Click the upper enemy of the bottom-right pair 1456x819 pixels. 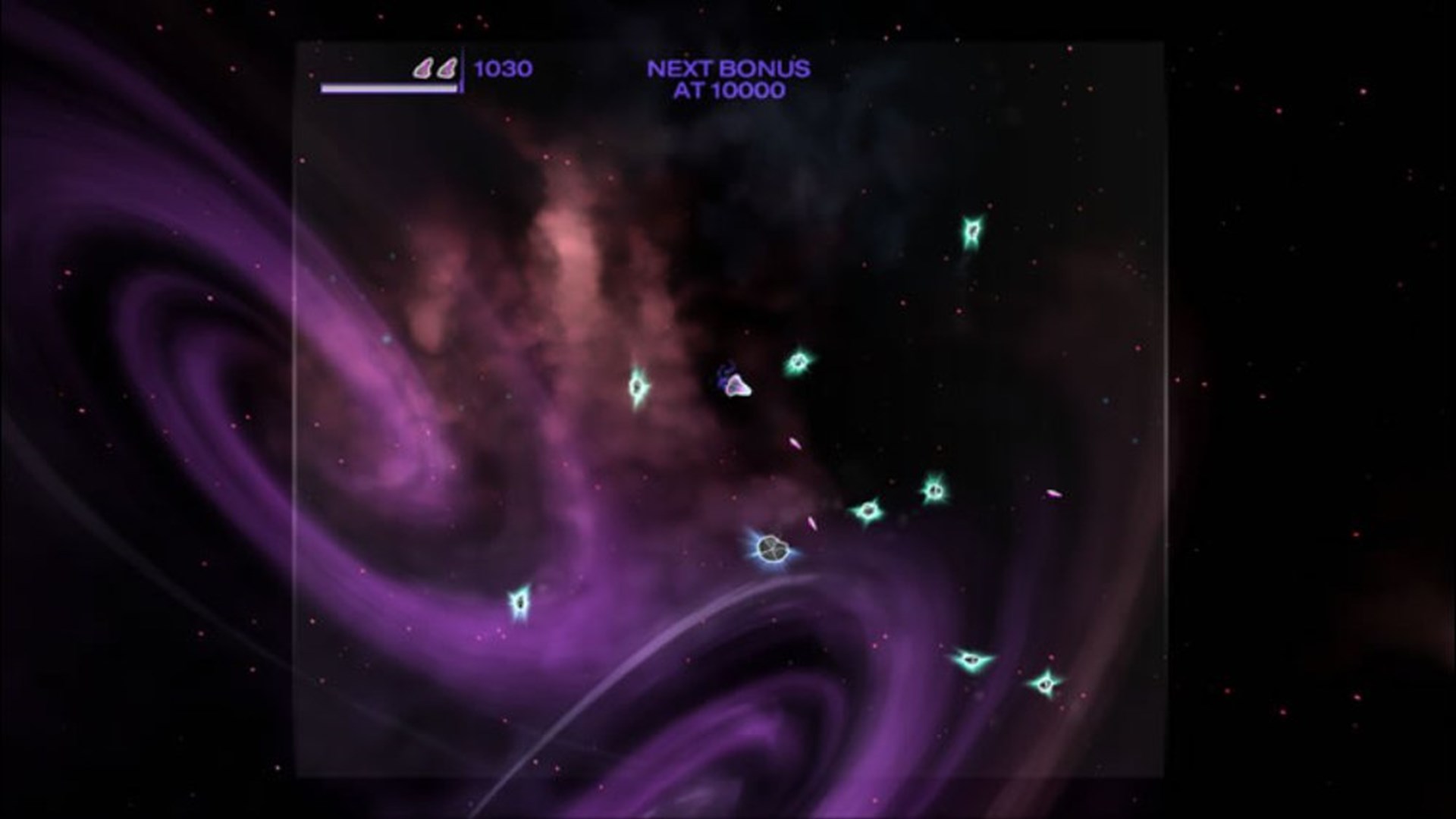(971, 661)
